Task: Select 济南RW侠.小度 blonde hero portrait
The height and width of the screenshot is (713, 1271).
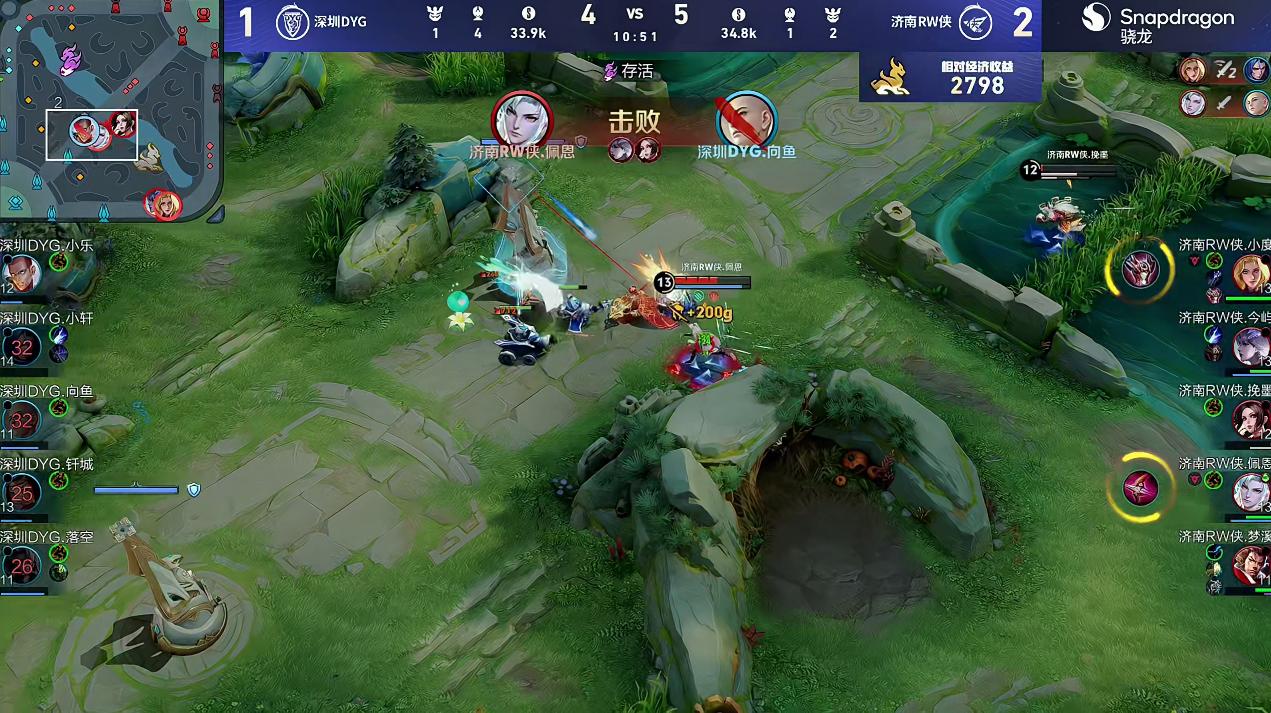Action: [1250, 272]
